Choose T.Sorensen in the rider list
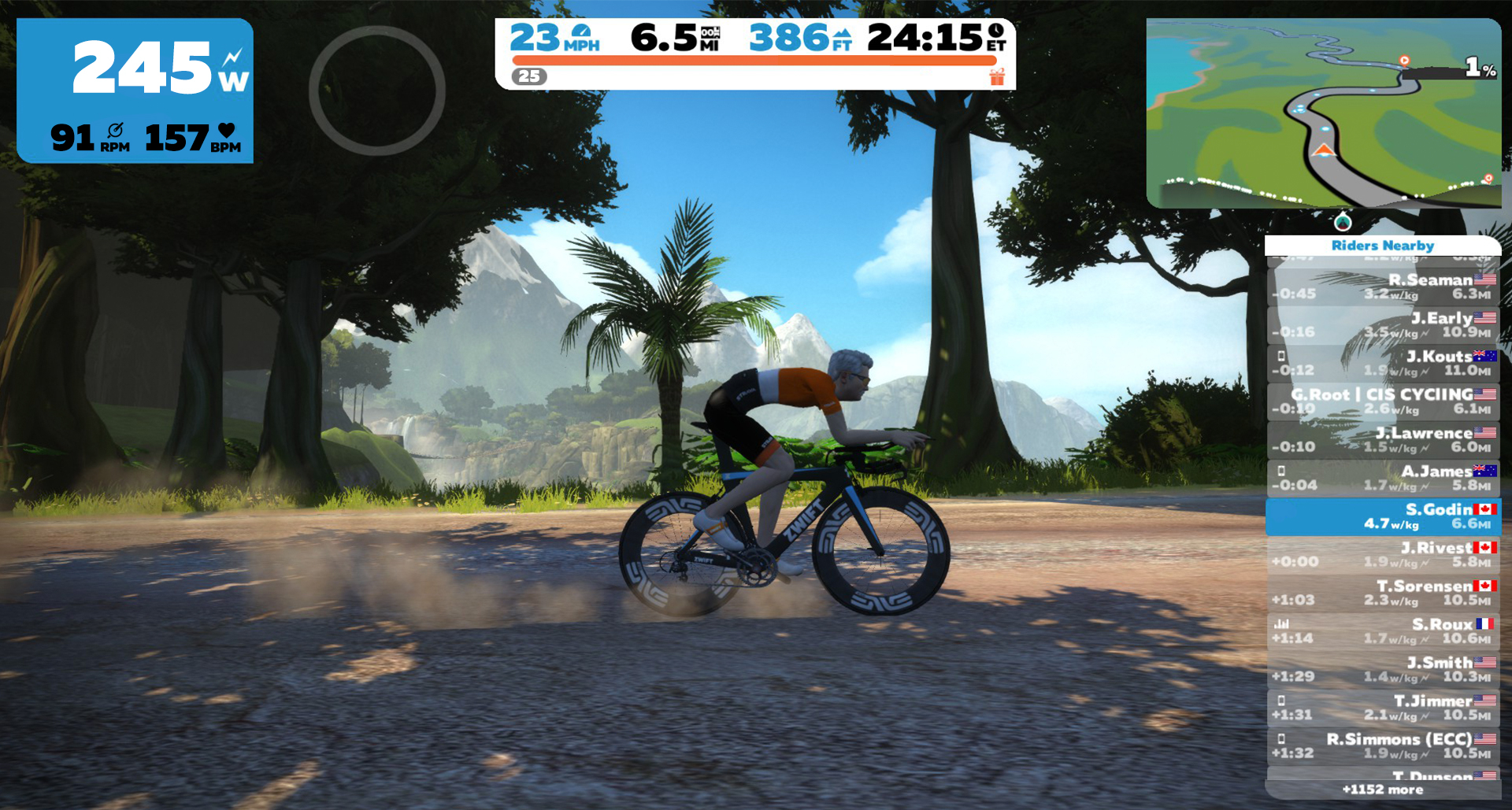The image size is (1512, 810). (1383, 593)
